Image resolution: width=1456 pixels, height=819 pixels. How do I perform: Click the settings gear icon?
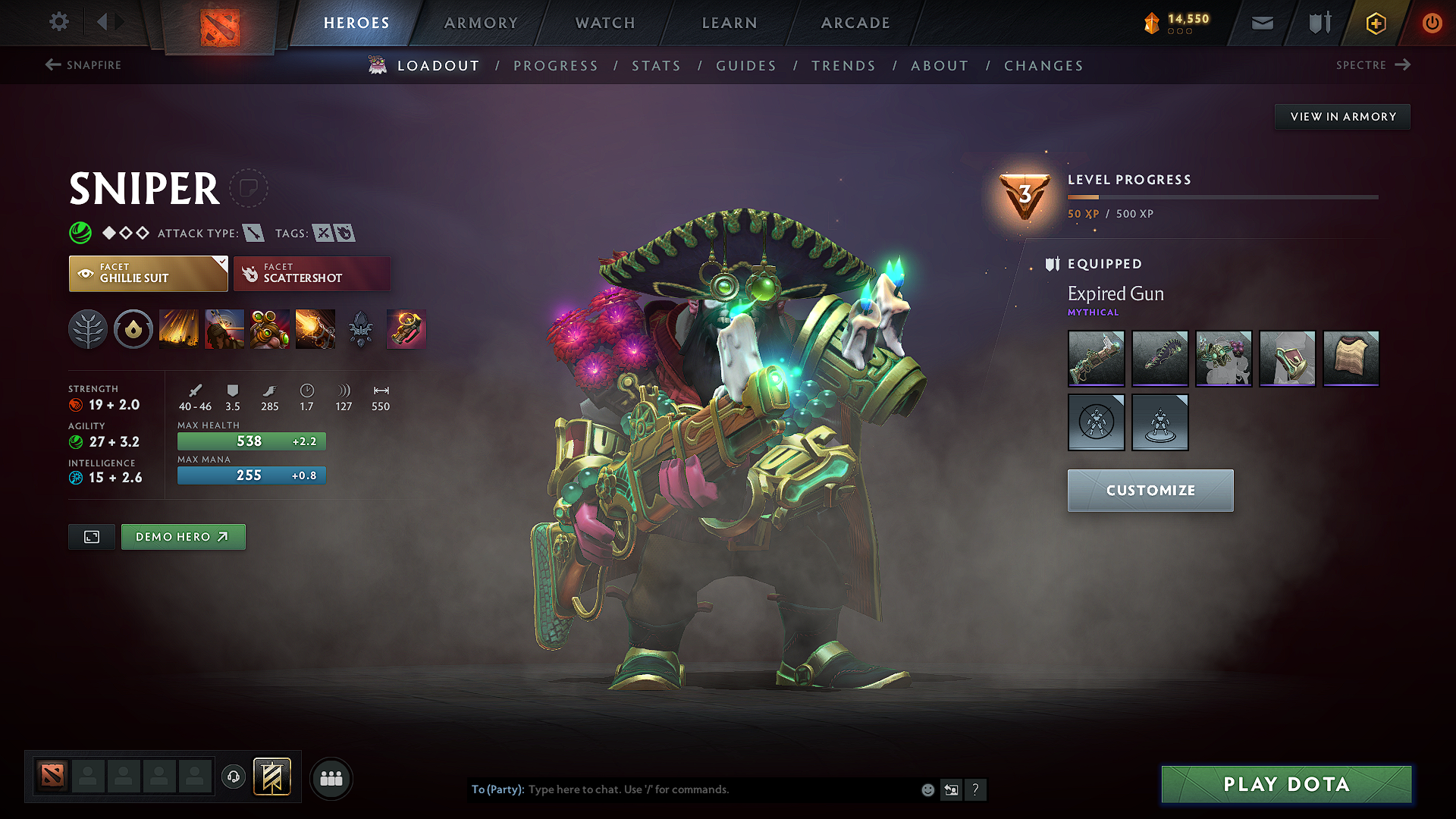[x=58, y=22]
